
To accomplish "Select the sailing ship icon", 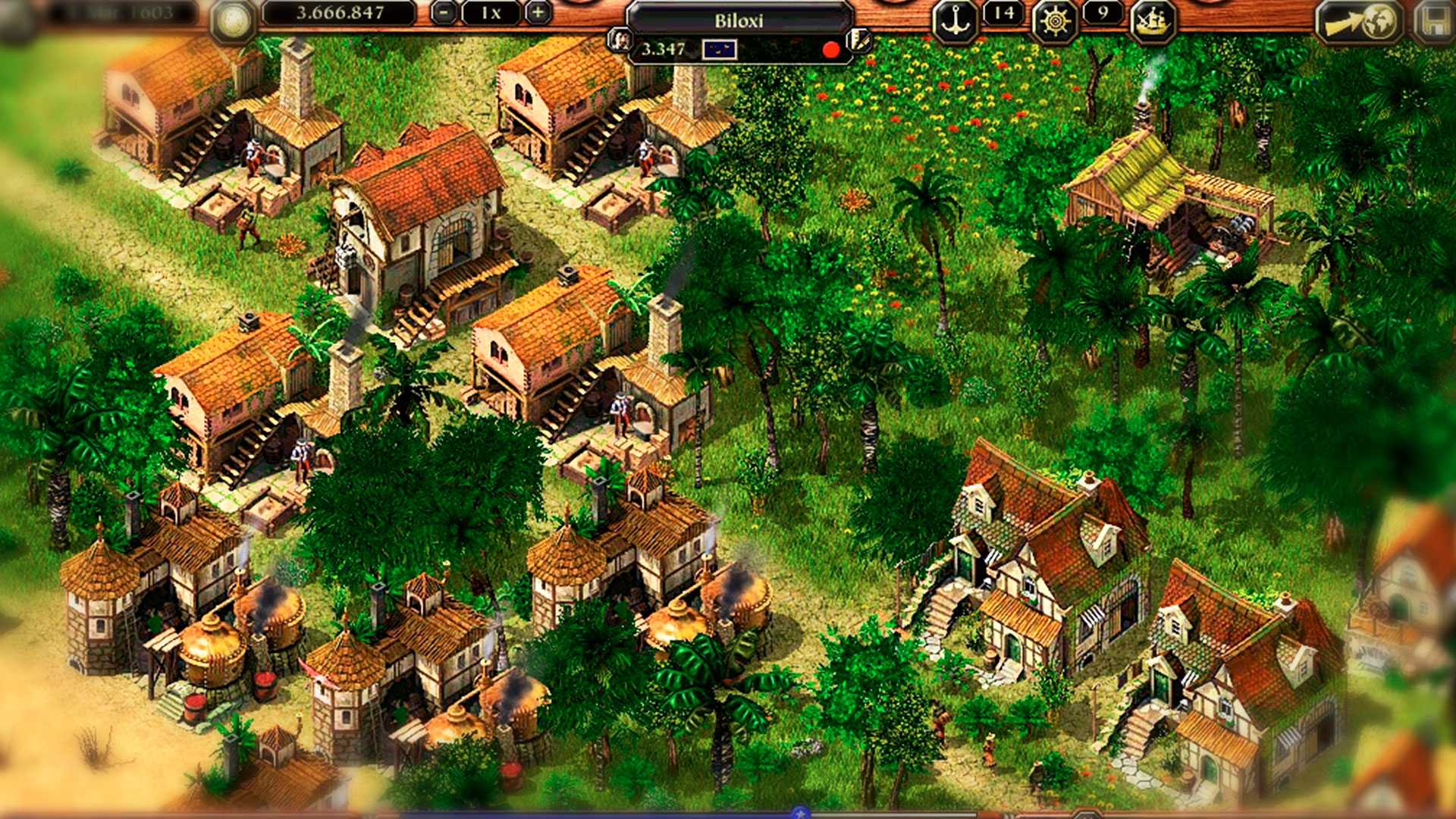I will 1153,21.
